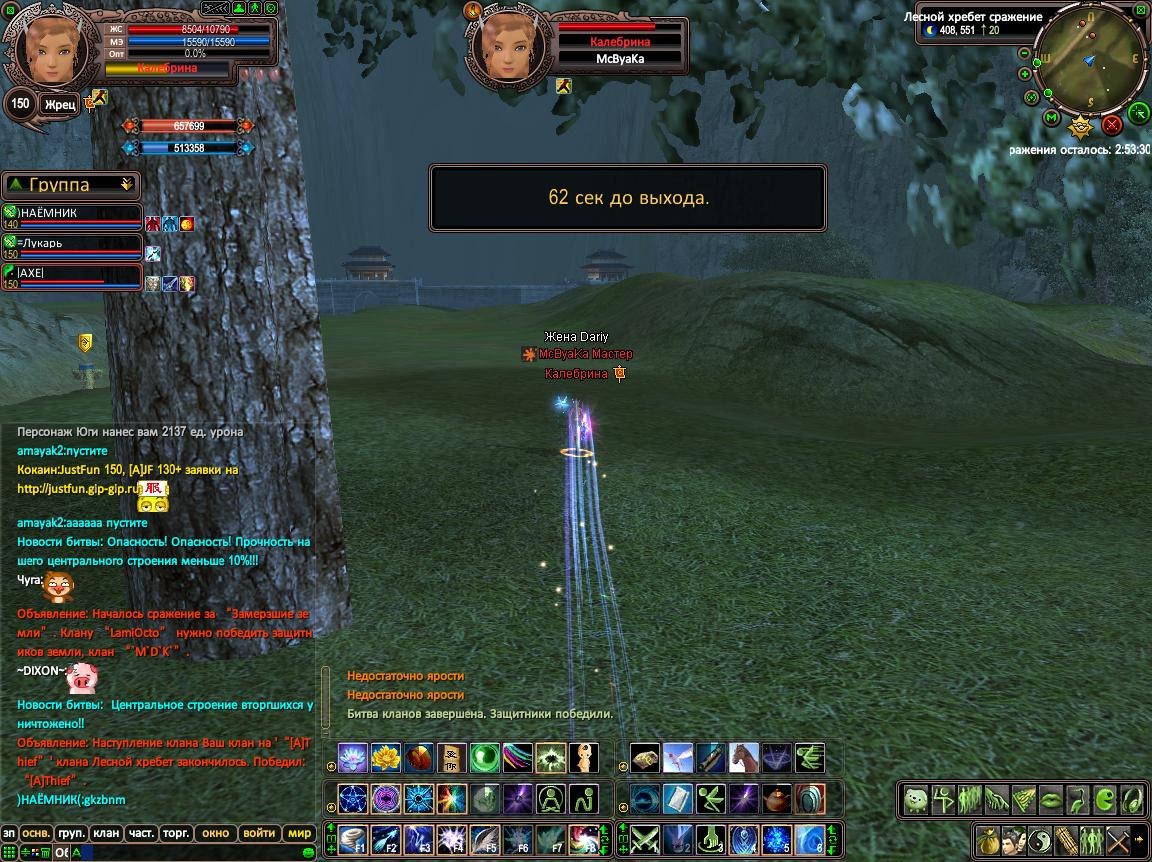Switch chat to the клан tab

[x=105, y=833]
